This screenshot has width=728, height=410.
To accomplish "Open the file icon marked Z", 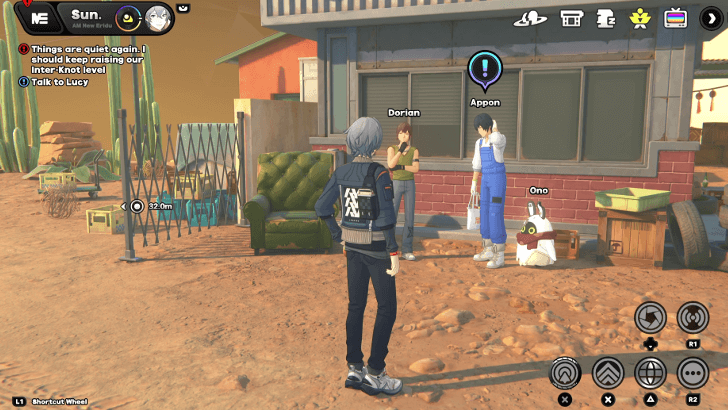I will tap(606, 18).
